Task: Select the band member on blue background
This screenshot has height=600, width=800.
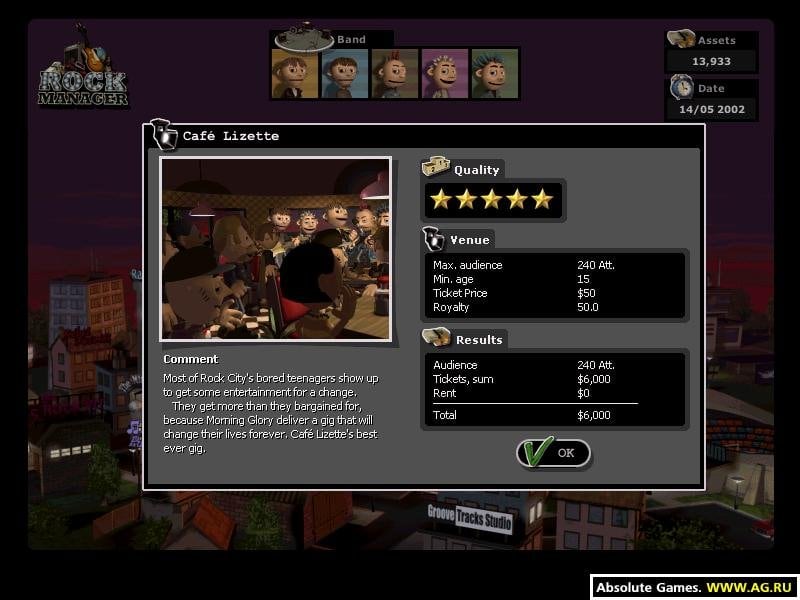Action: [x=345, y=73]
